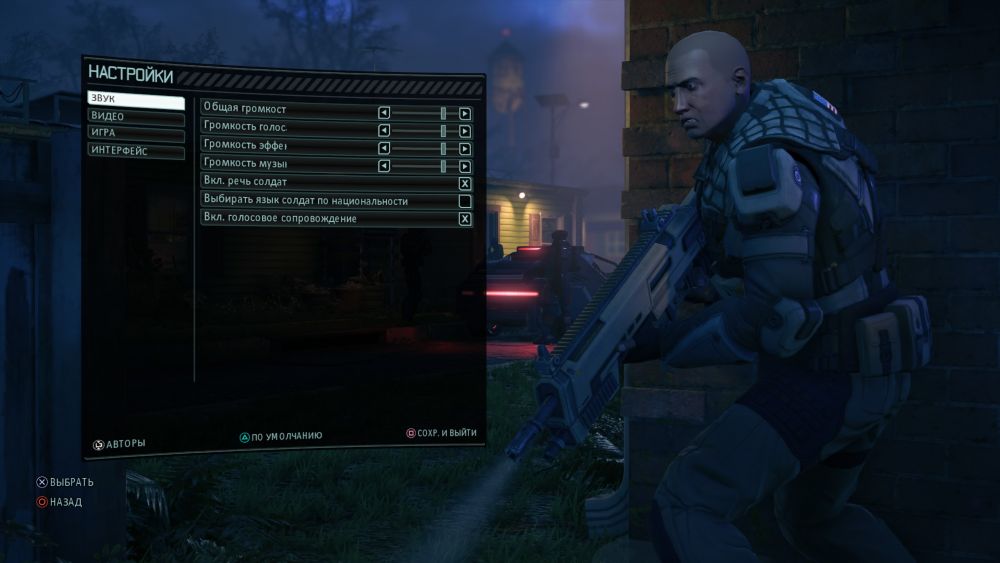Choose СОХР. И ВЫЙТИ

[x=441, y=433]
